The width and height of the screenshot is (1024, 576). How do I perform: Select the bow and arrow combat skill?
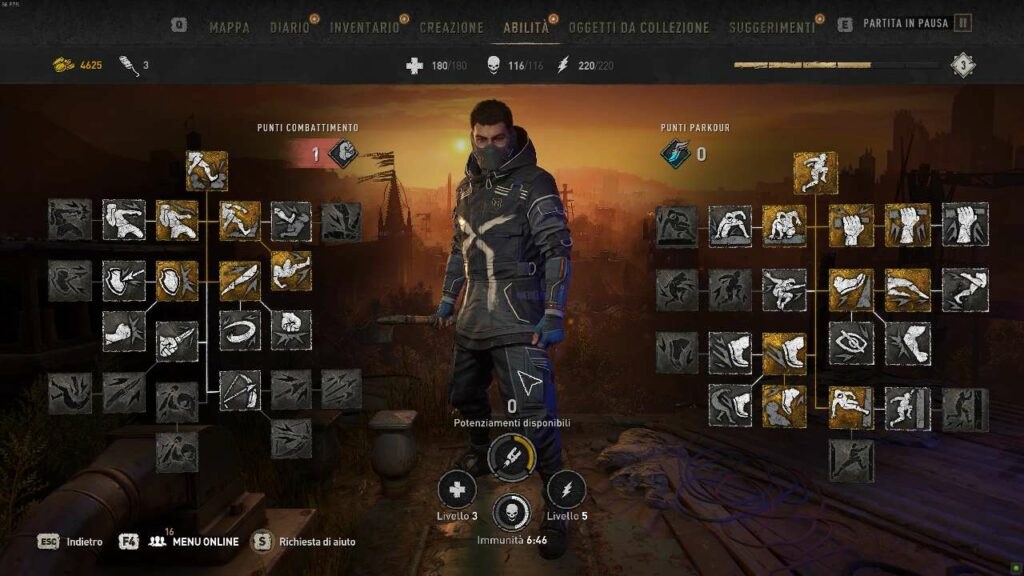[240, 390]
